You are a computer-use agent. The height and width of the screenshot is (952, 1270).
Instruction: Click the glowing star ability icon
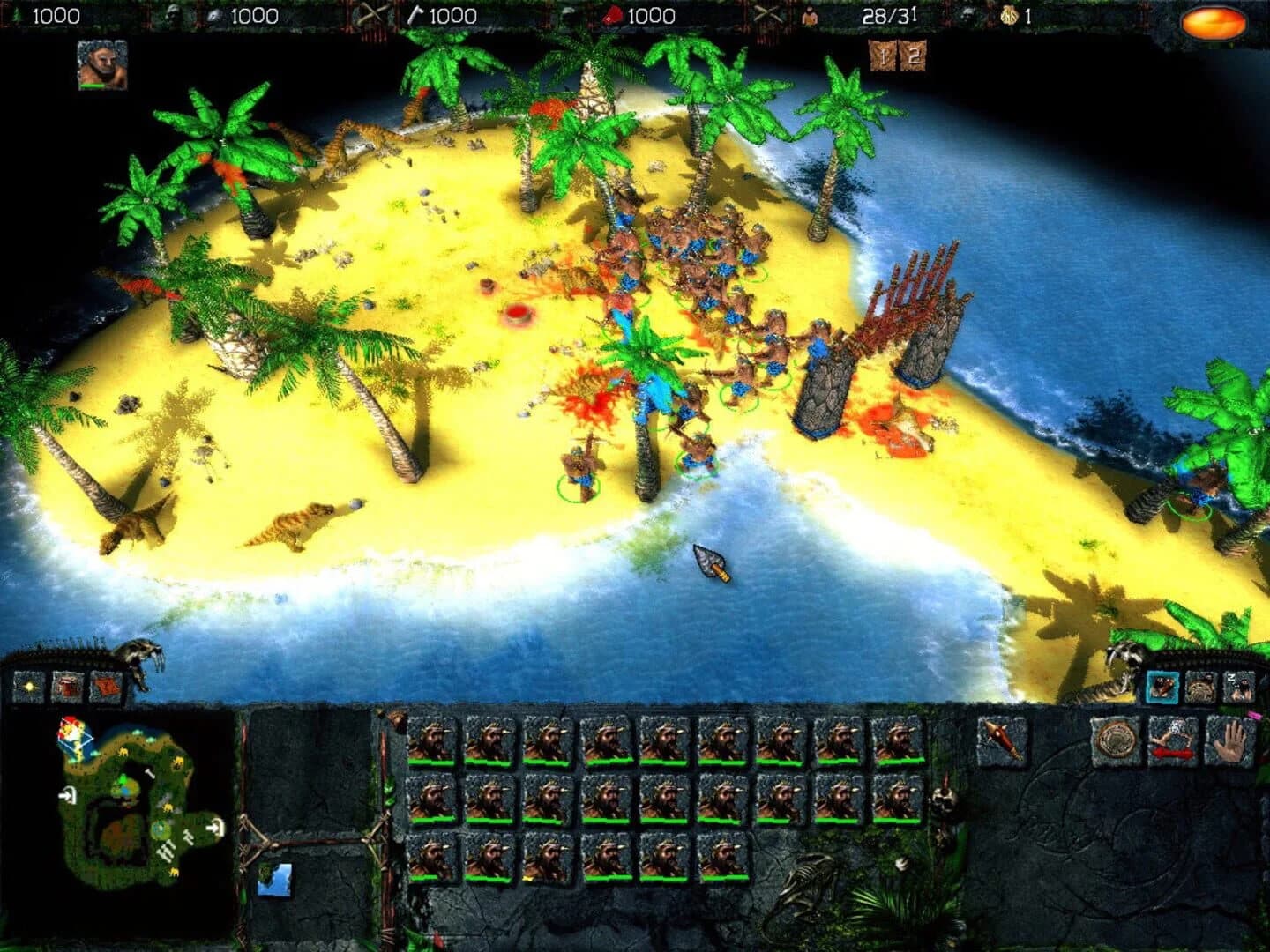[x=28, y=686]
